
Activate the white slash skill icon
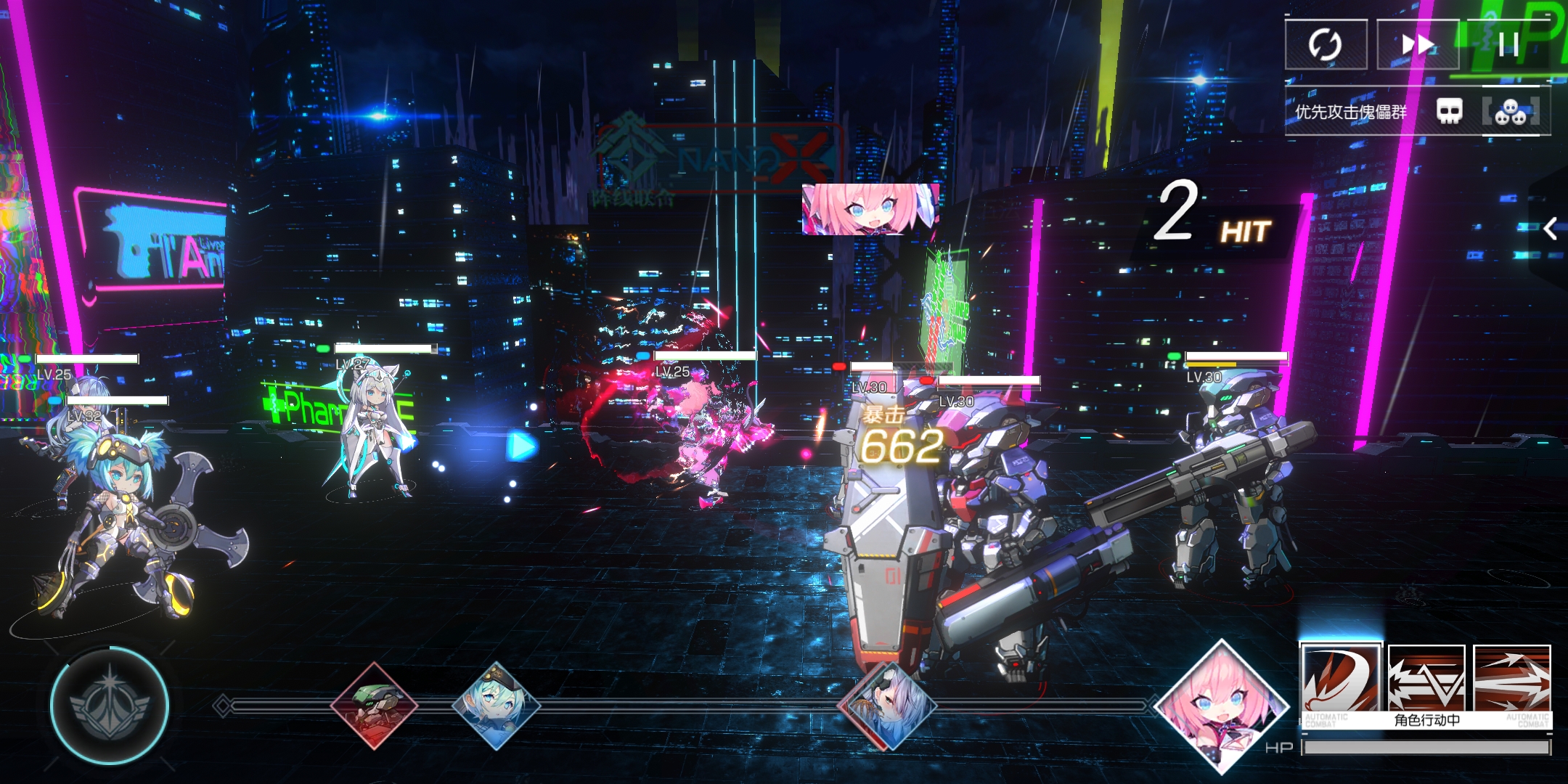click(x=1341, y=679)
